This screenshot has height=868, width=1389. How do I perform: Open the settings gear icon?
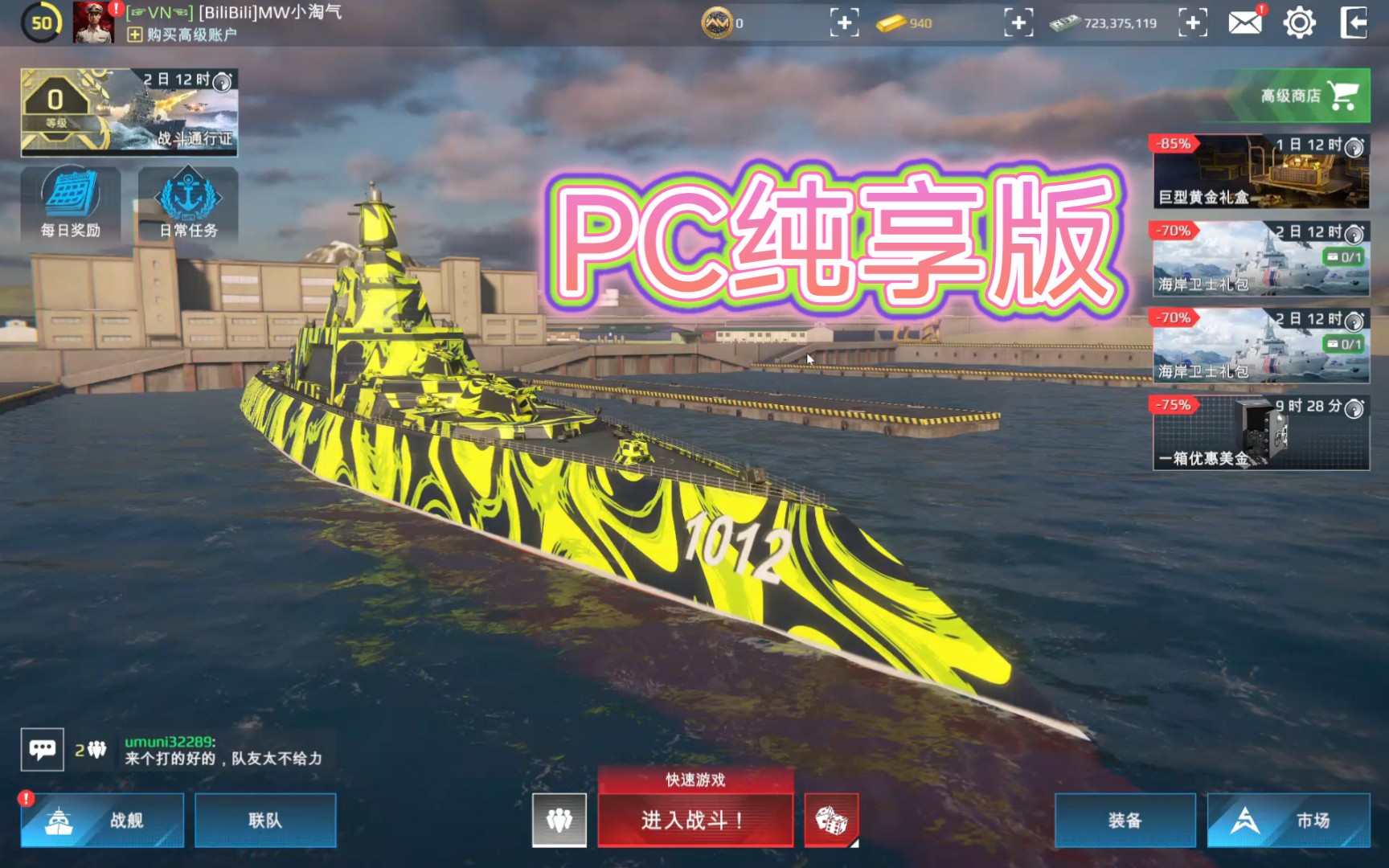click(1300, 24)
